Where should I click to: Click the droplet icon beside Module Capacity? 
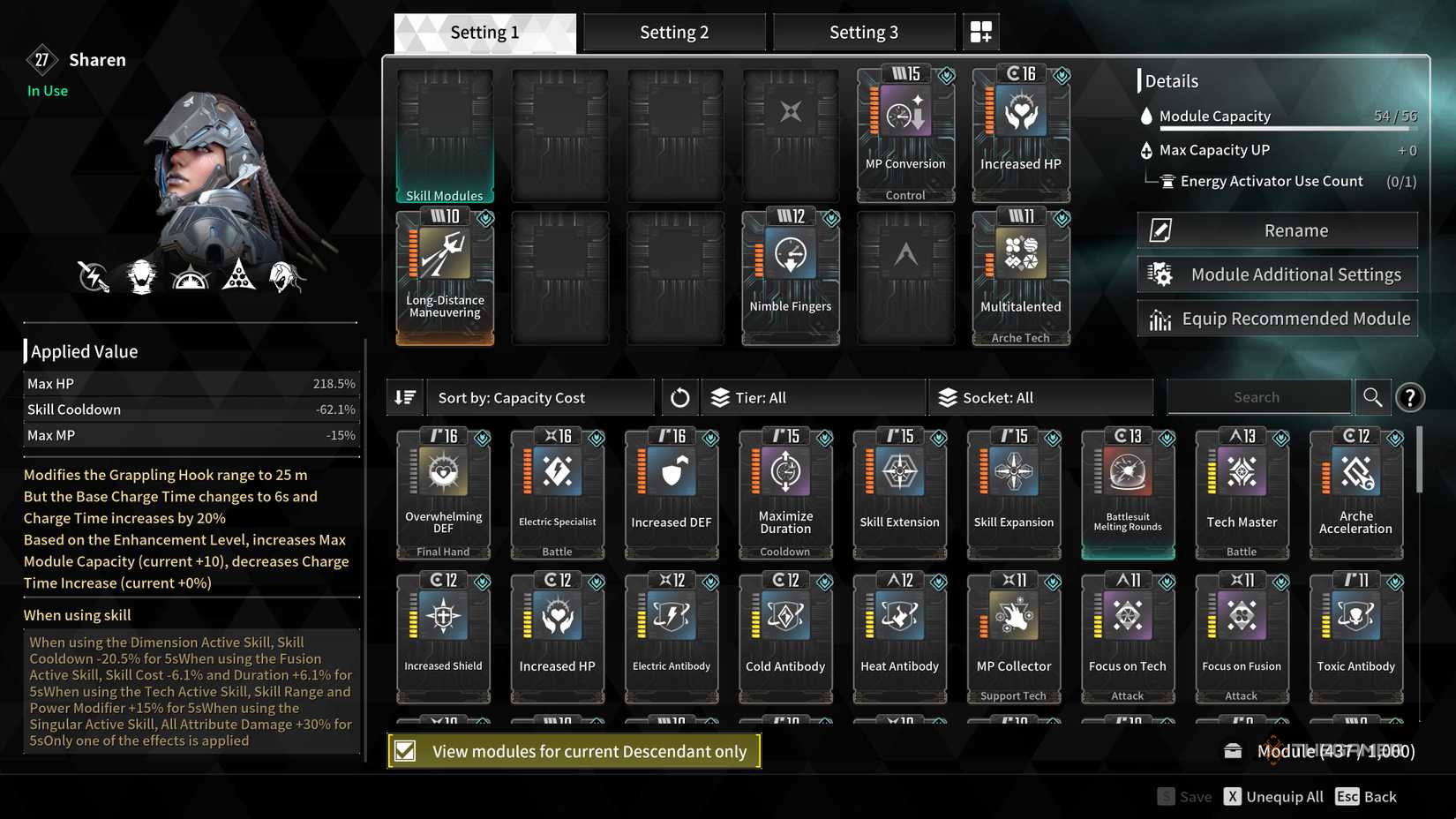1145,116
